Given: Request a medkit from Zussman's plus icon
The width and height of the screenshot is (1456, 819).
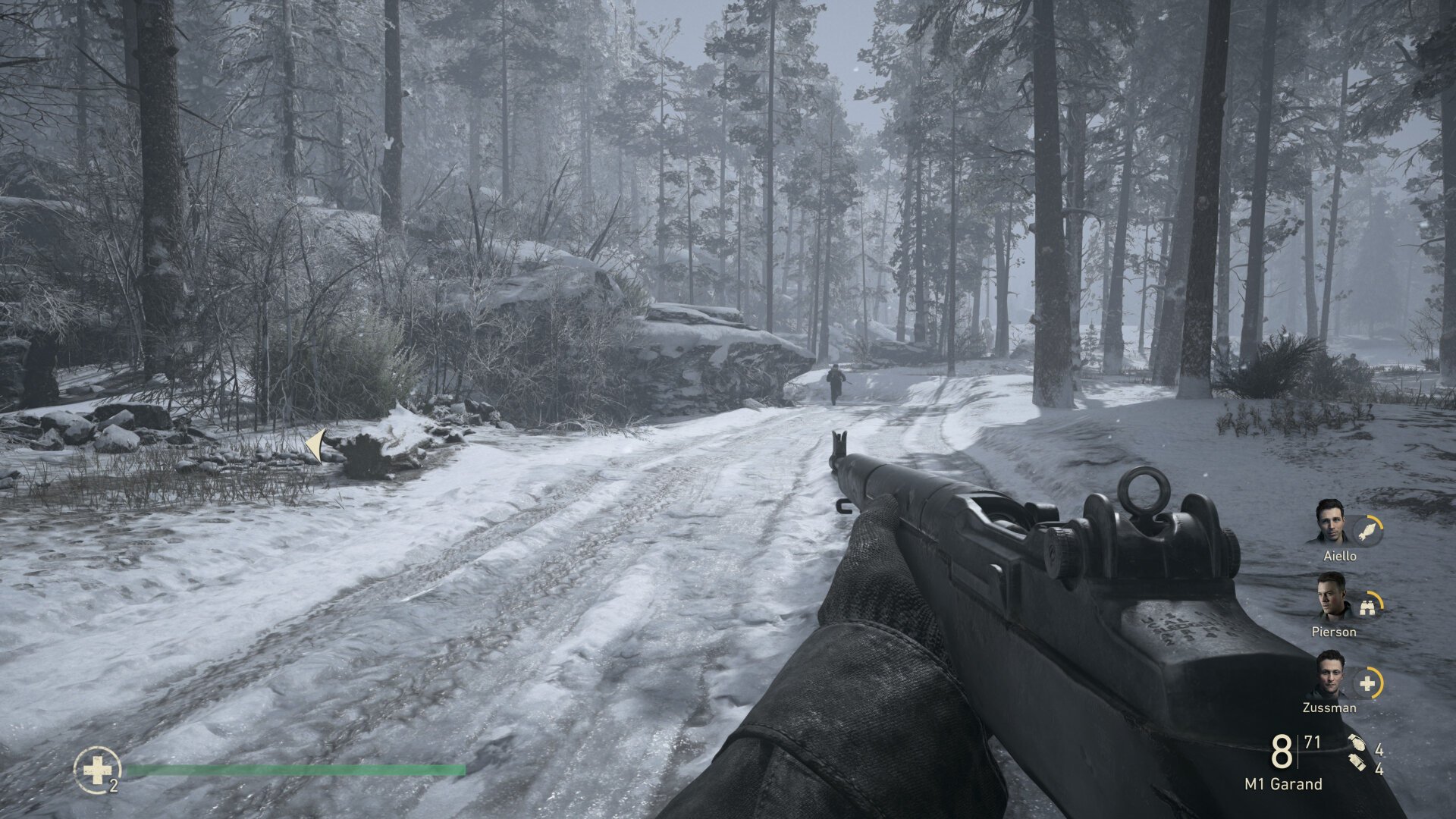Looking at the screenshot, I should click(1367, 683).
